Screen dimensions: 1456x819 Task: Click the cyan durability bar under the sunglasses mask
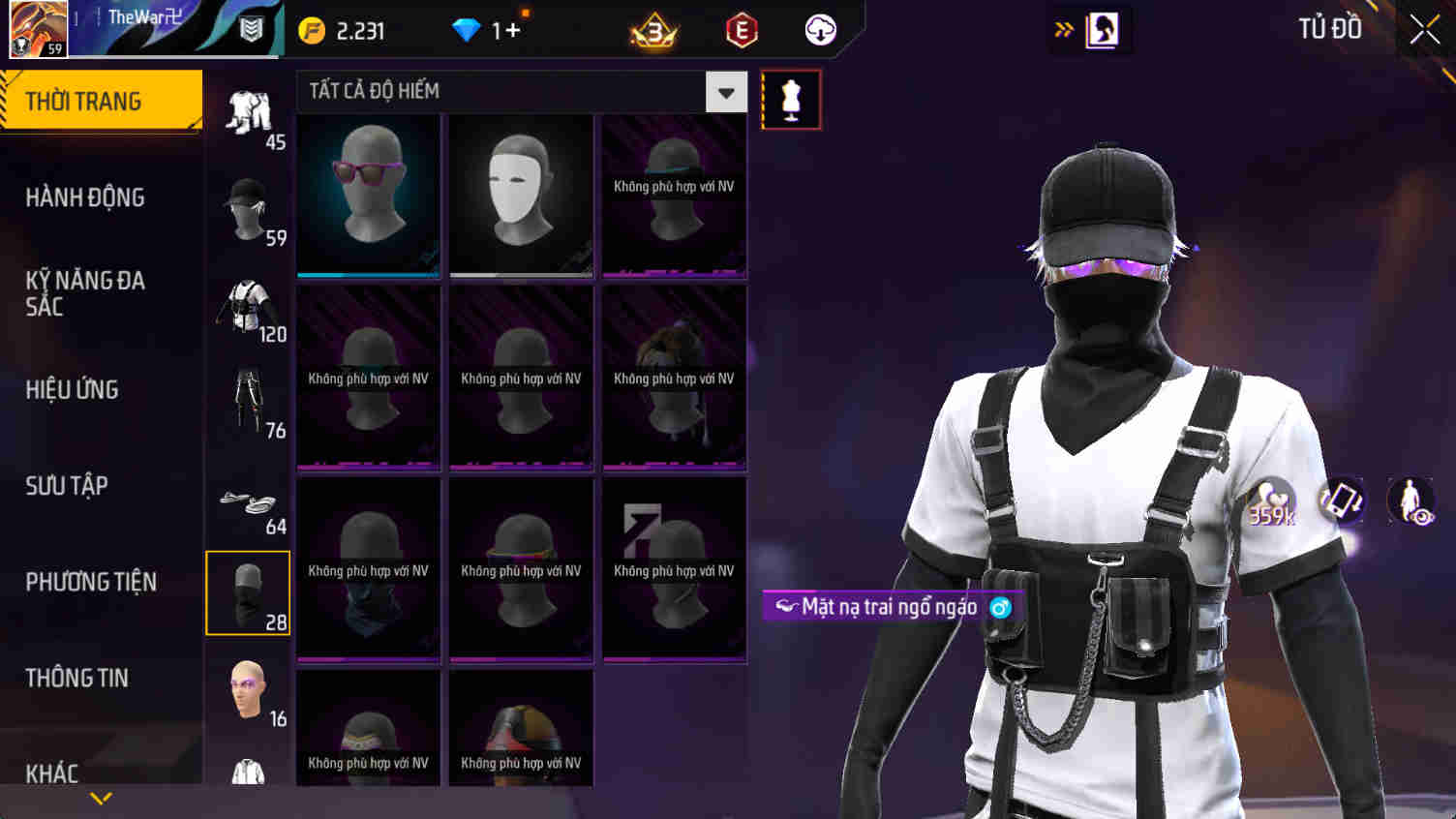[x=369, y=274]
